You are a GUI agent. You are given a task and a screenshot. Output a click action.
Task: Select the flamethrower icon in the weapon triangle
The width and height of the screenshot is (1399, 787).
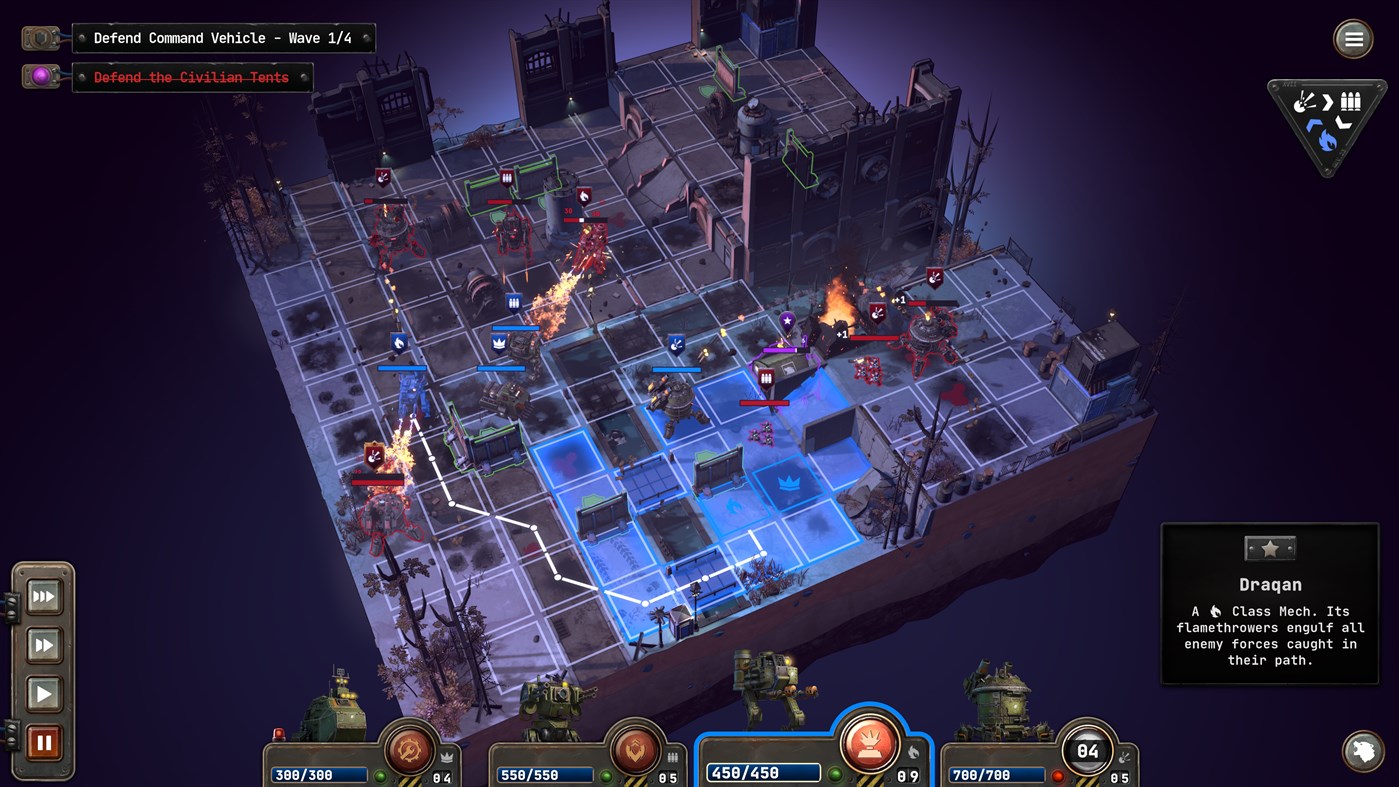pyautogui.click(x=1327, y=140)
